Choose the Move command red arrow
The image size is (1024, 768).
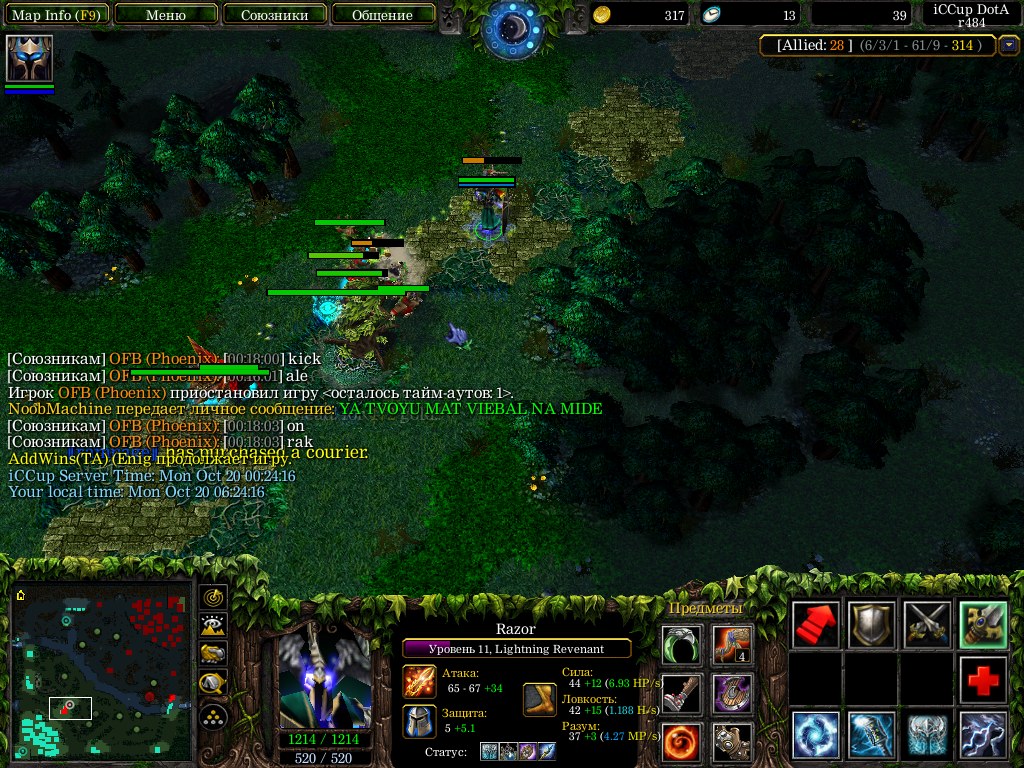[x=816, y=625]
